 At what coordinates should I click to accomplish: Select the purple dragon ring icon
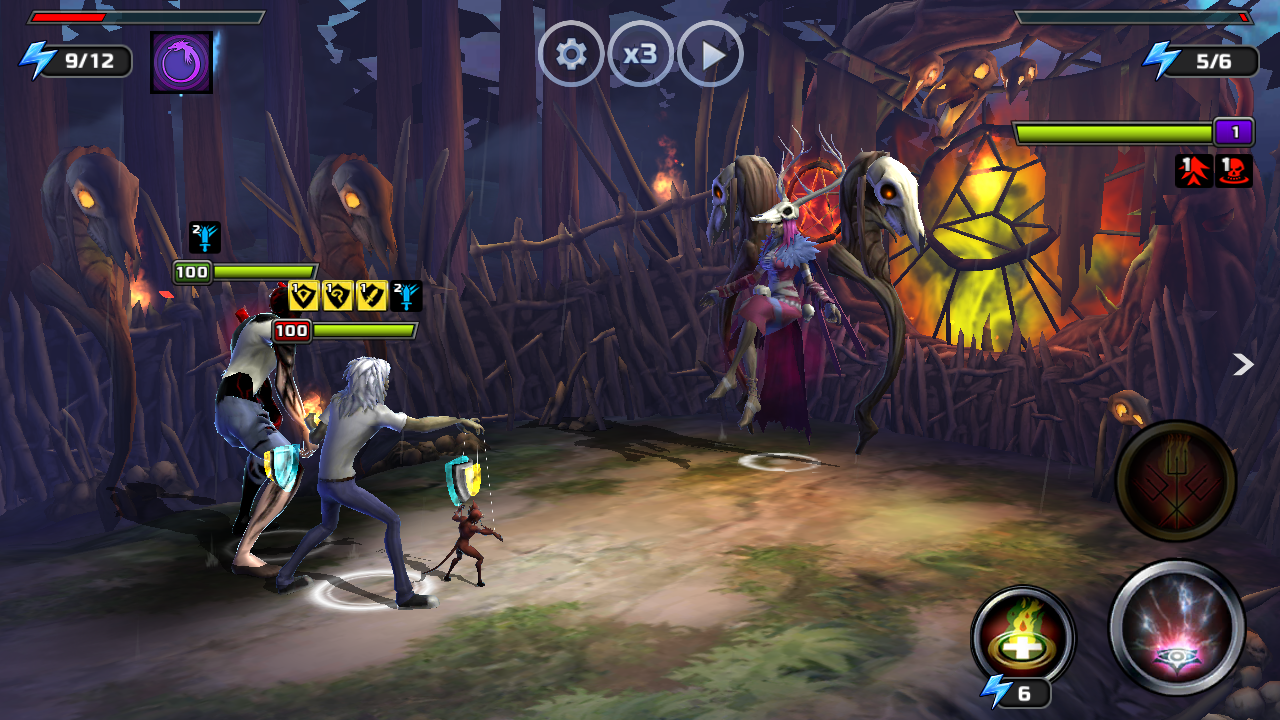click(181, 62)
